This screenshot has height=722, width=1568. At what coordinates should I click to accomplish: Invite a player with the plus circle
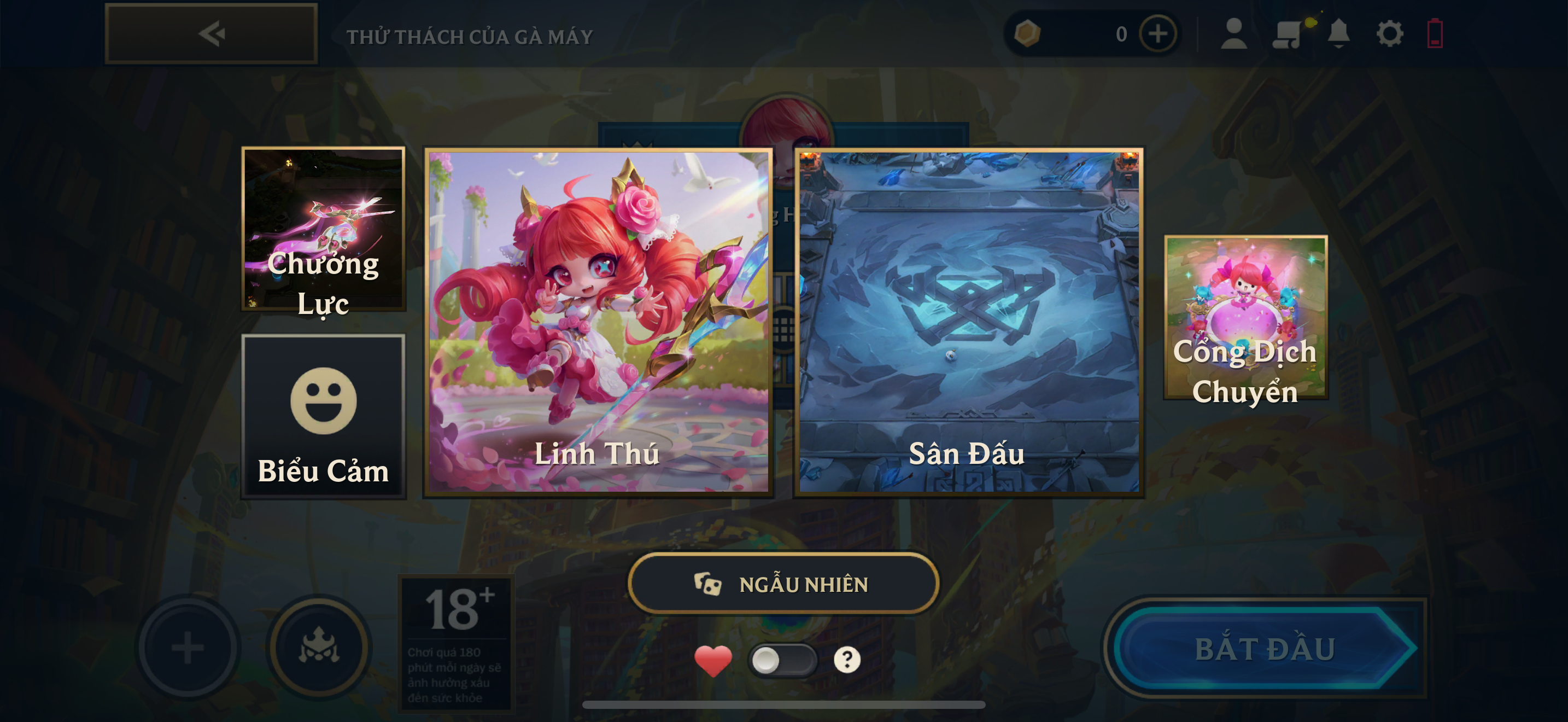click(188, 647)
